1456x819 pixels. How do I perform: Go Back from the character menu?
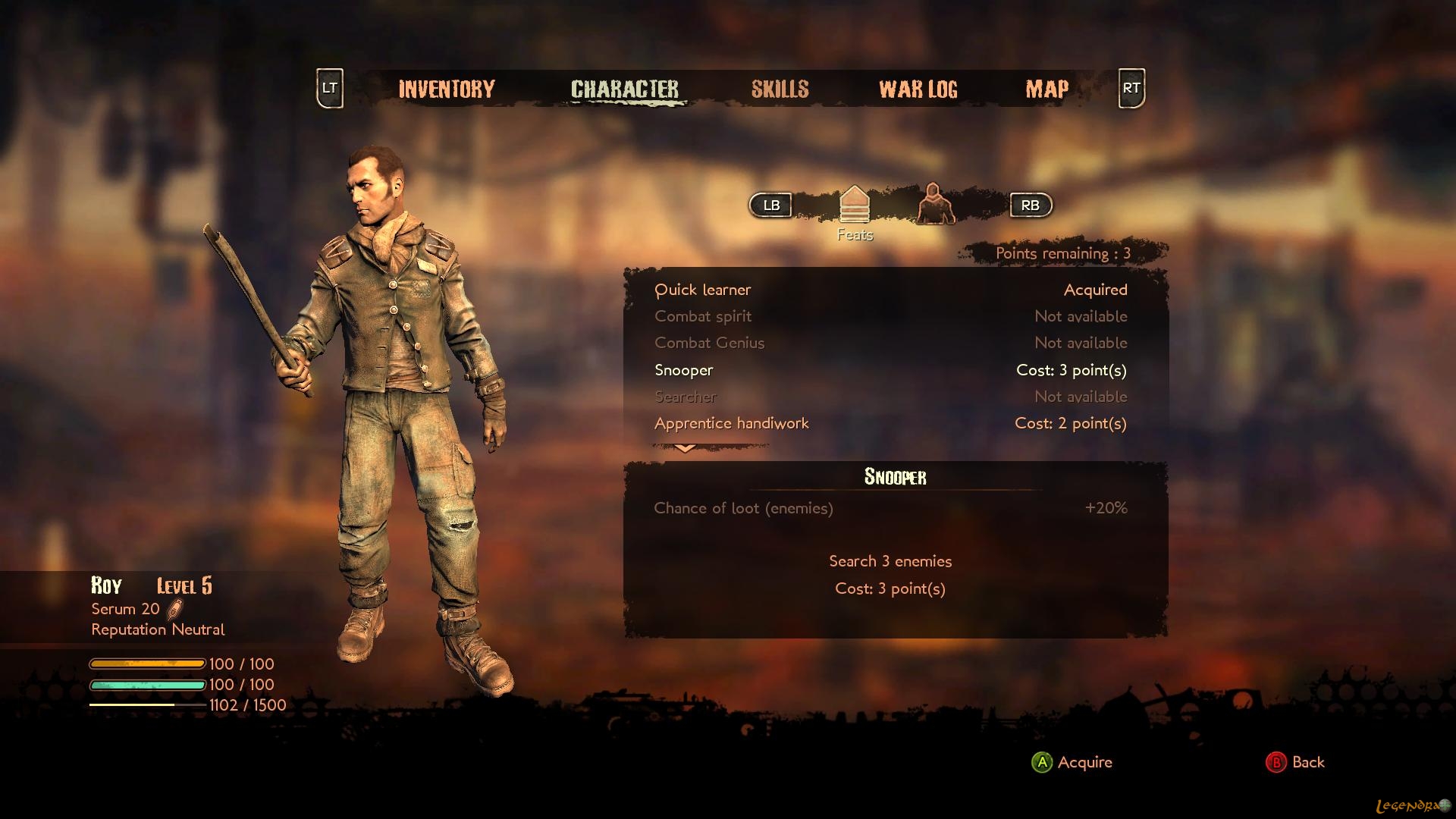(1295, 762)
